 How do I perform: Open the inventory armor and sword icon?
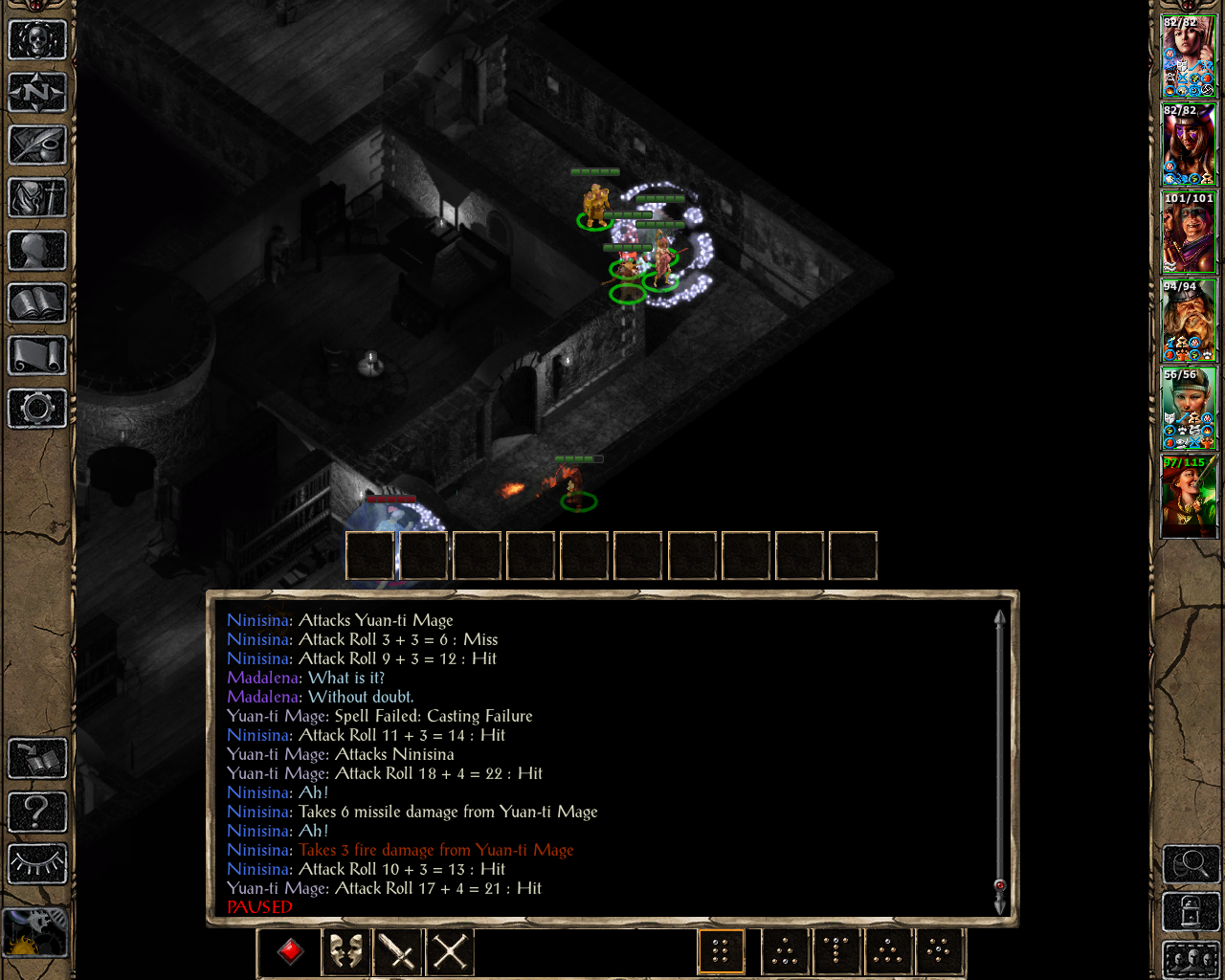coord(37,198)
